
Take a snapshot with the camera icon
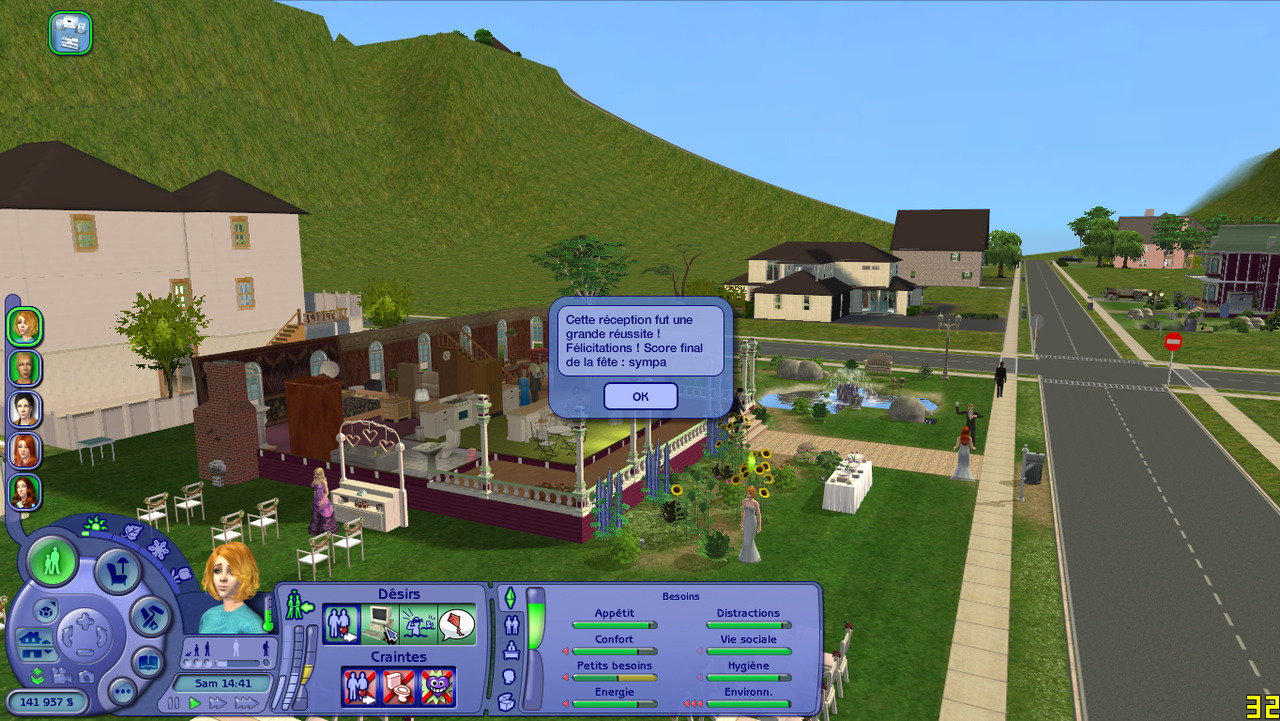tap(87, 677)
